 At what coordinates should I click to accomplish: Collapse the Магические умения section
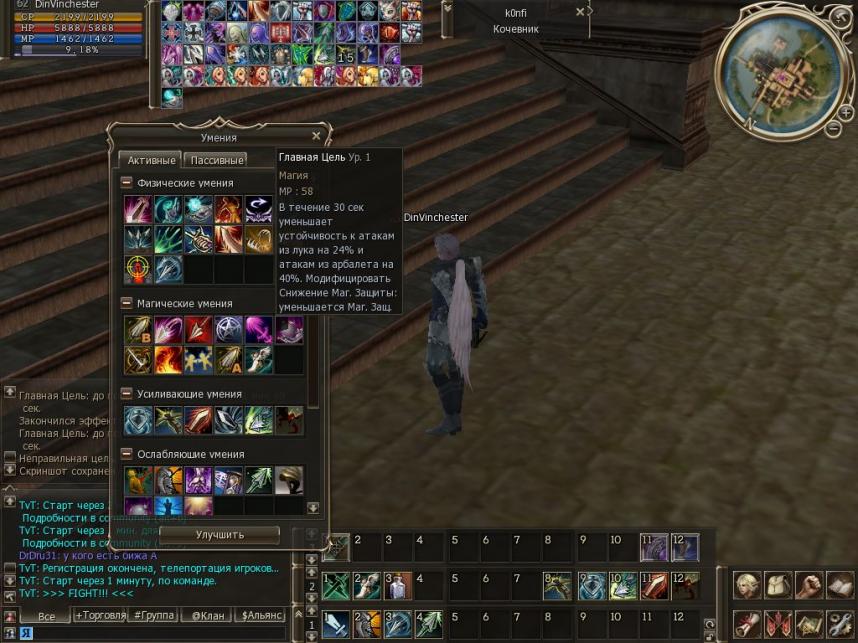[x=127, y=303]
